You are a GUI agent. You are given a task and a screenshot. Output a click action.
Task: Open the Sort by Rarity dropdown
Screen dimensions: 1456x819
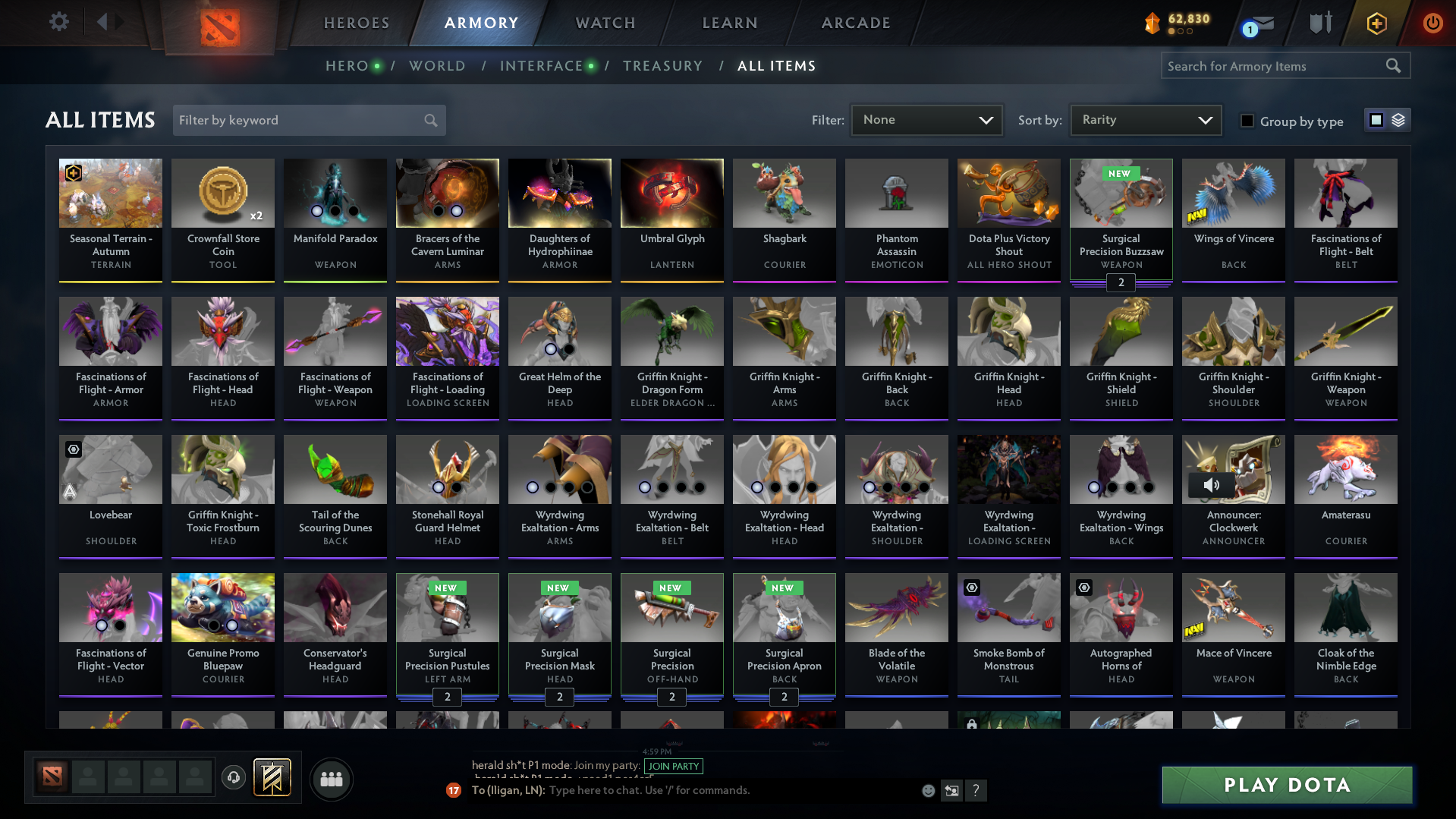pos(1145,119)
